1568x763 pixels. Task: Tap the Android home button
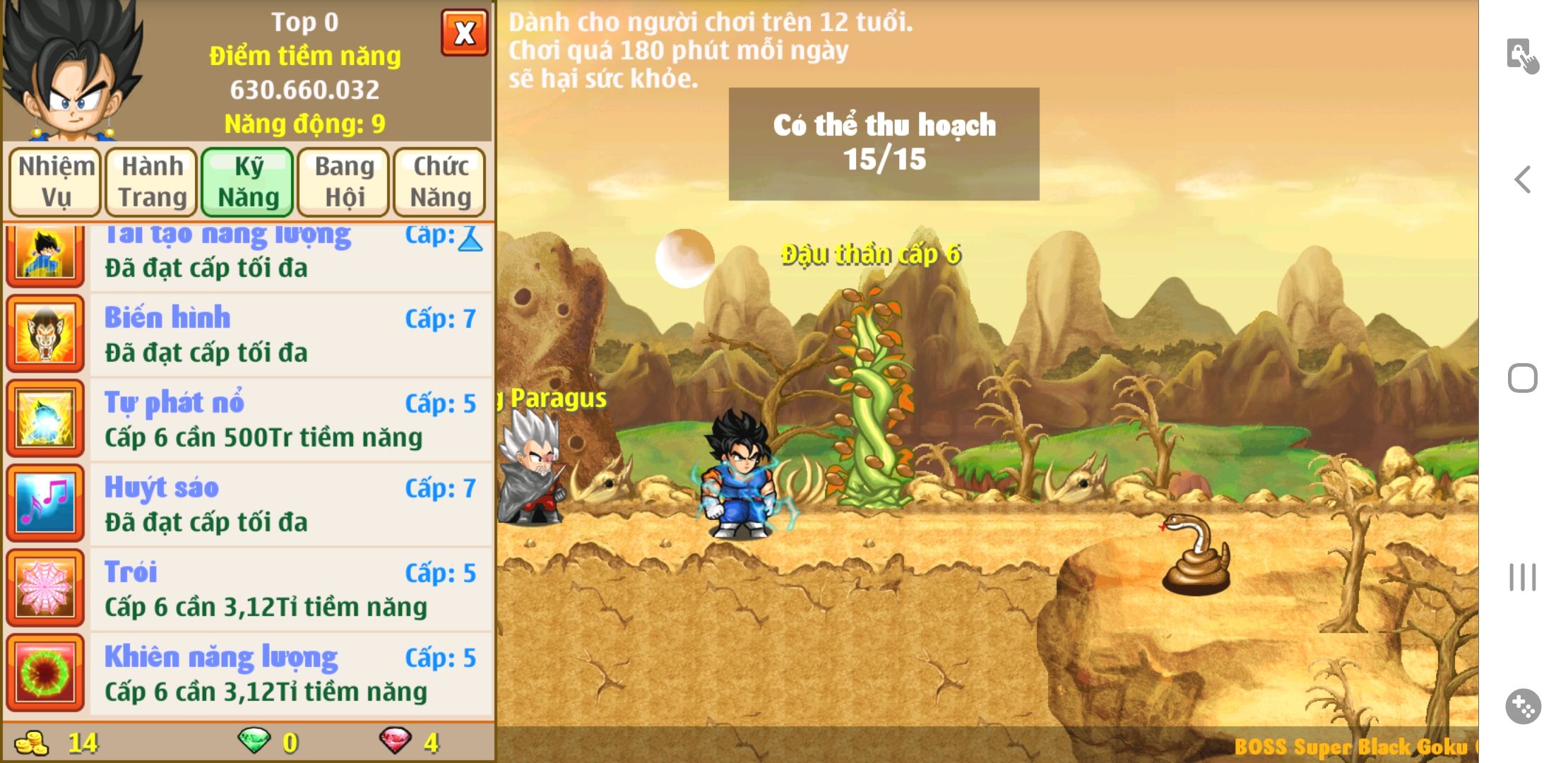[1523, 378]
